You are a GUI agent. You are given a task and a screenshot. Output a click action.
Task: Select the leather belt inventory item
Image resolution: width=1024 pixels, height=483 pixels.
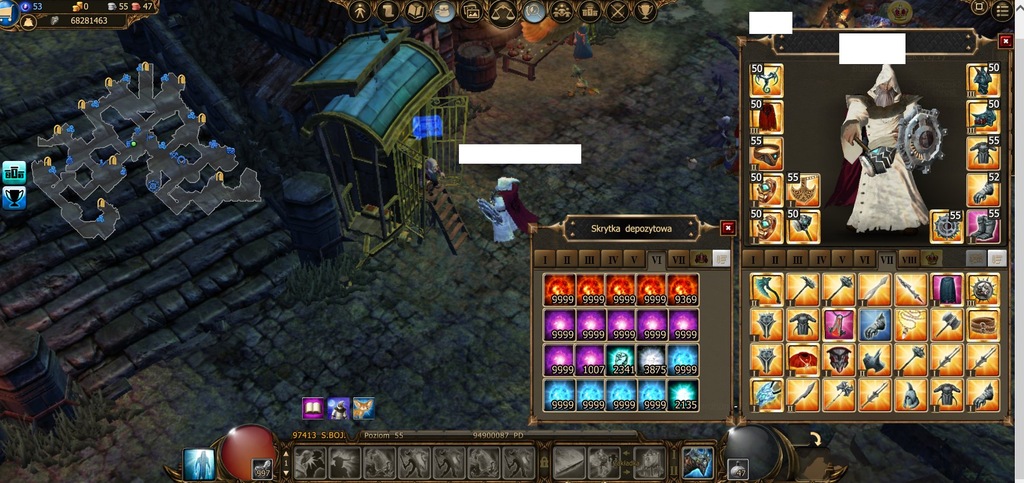coord(983,324)
